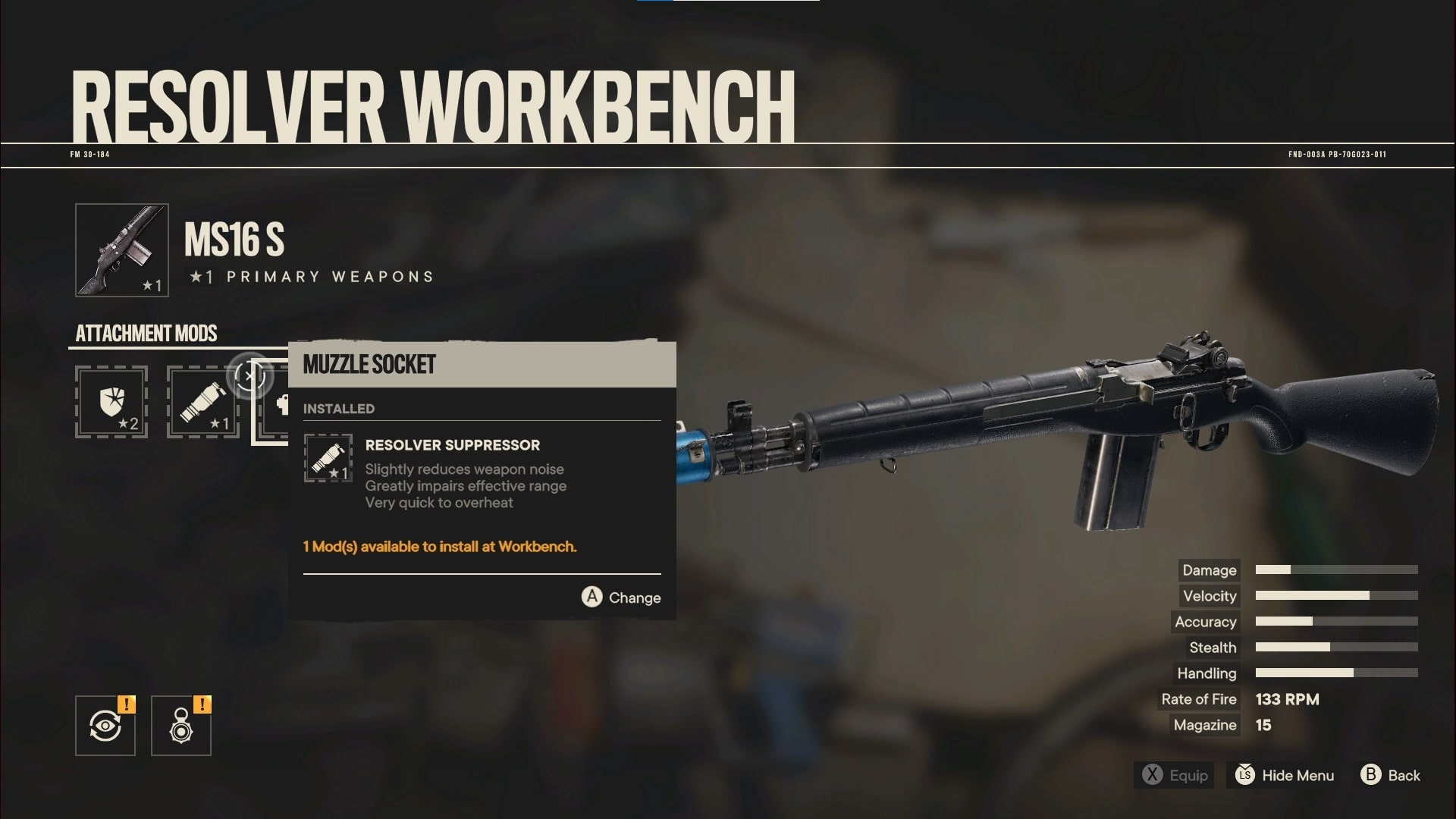Select the ★1 suppressor attachment mod slot

202,403
